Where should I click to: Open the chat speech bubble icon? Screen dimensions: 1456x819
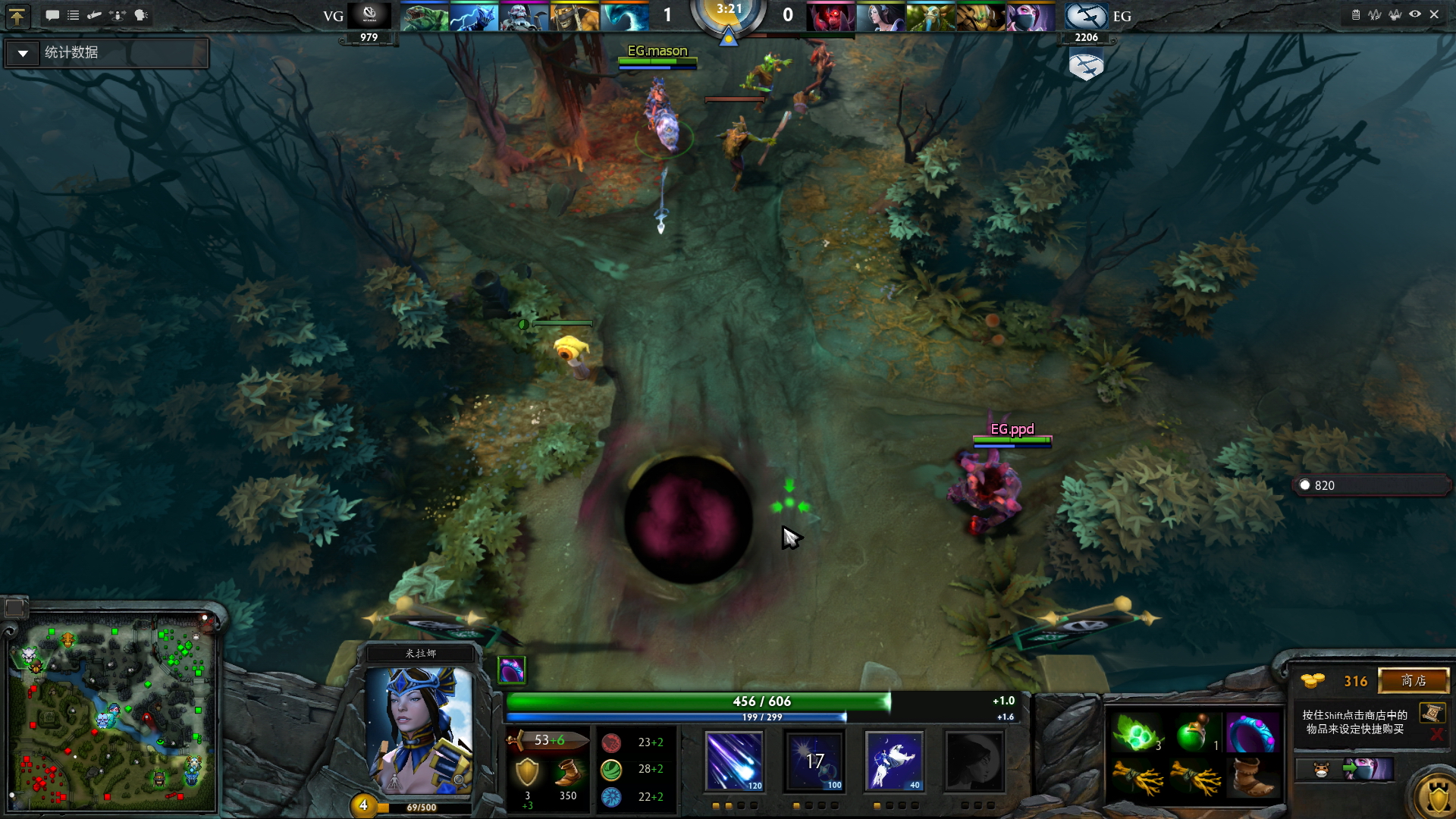pos(52,15)
